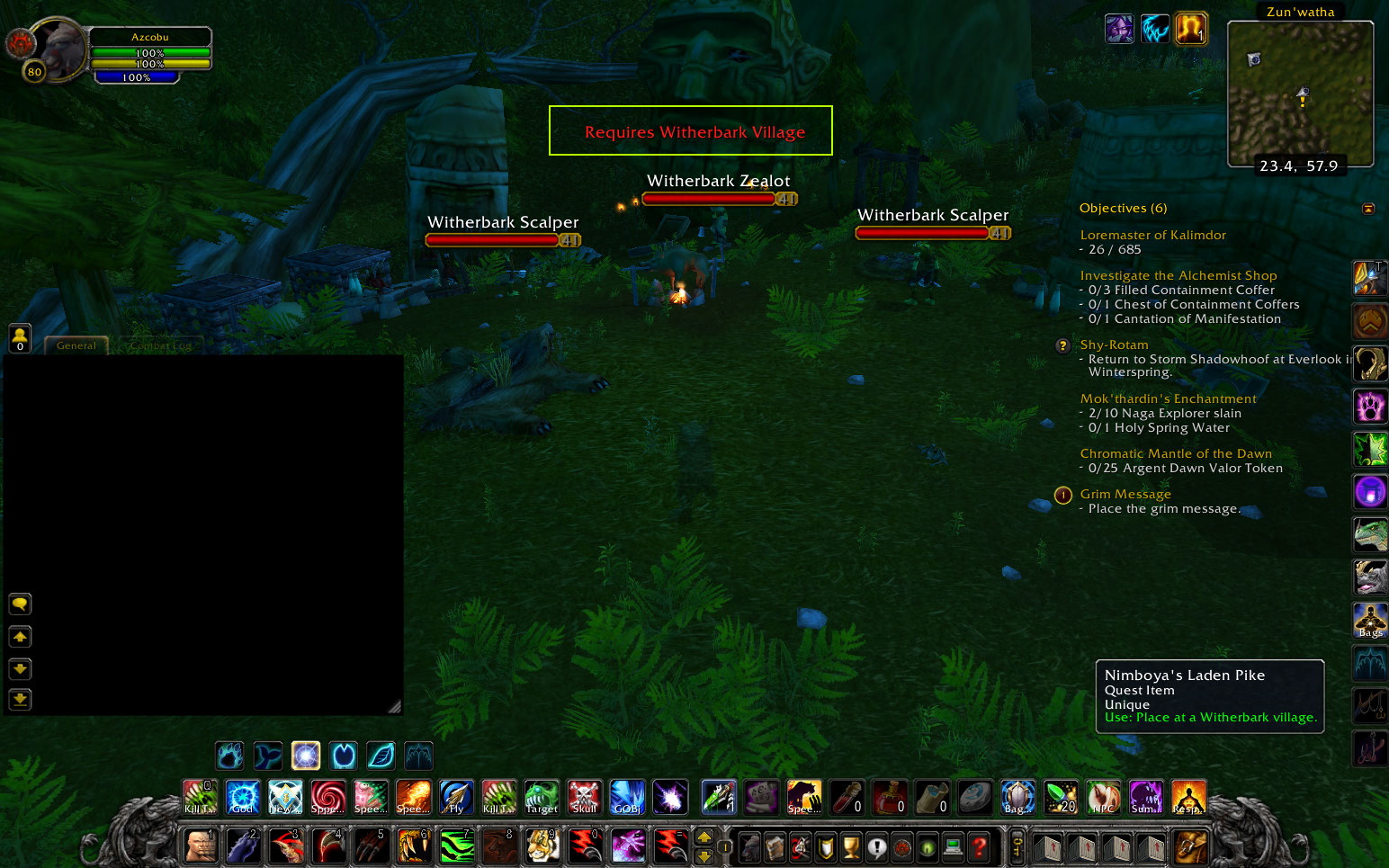Collapse the Investigate the Alchemist Shop entry
This screenshot has height=868, width=1389.
click(x=1178, y=275)
